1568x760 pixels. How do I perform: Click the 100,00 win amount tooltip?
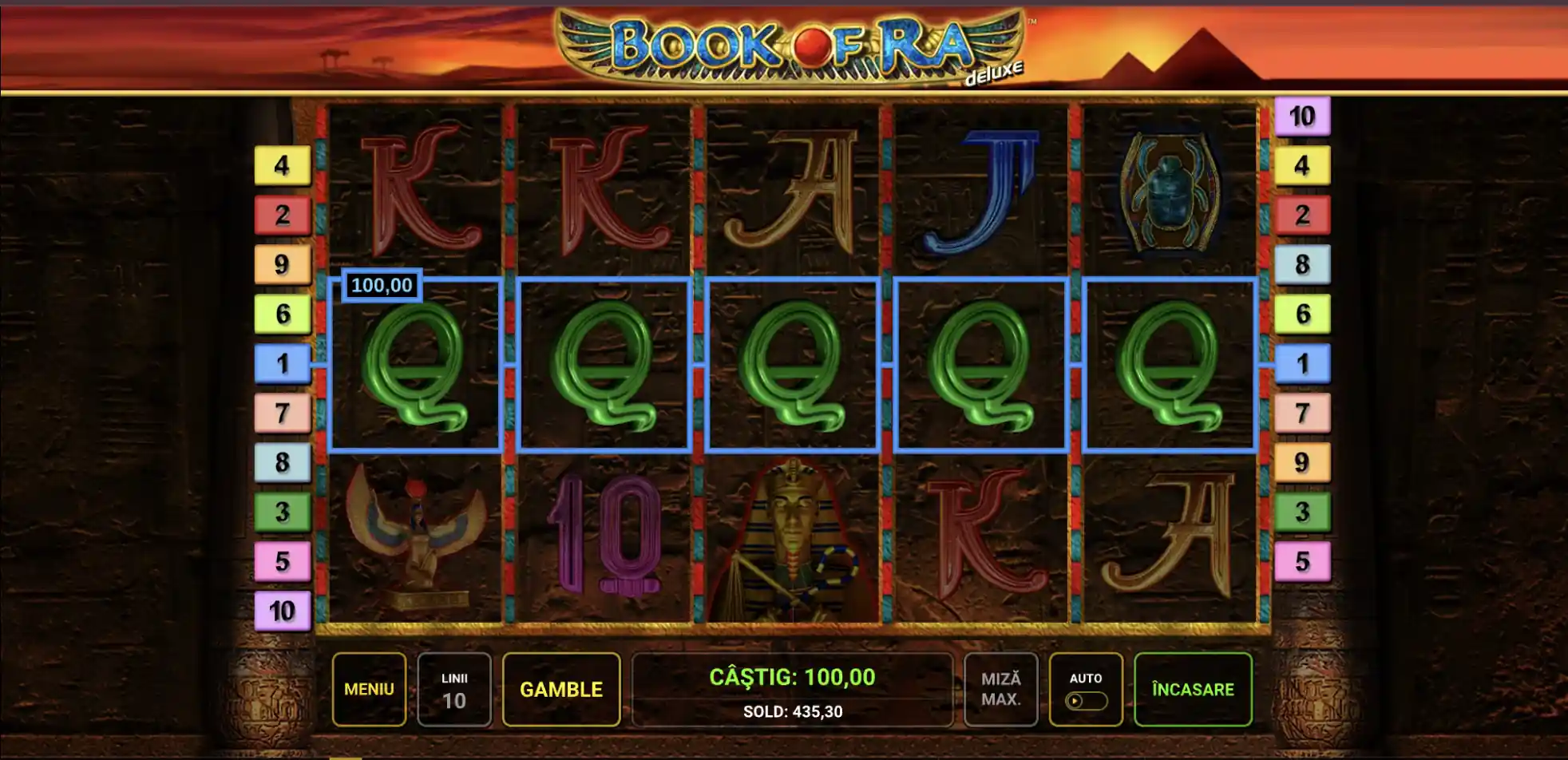tap(382, 283)
